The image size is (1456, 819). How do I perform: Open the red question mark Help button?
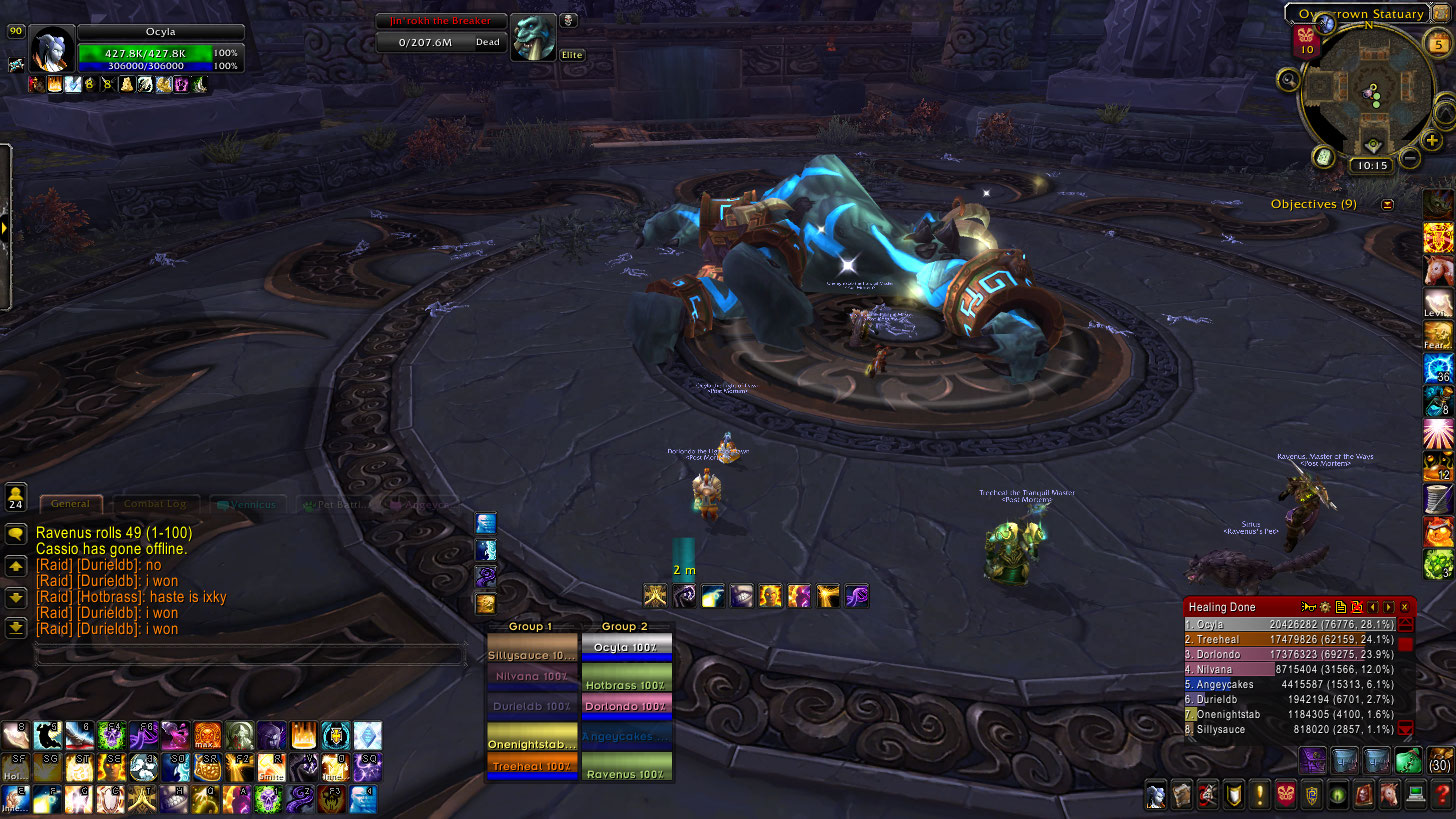[x=1441, y=795]
